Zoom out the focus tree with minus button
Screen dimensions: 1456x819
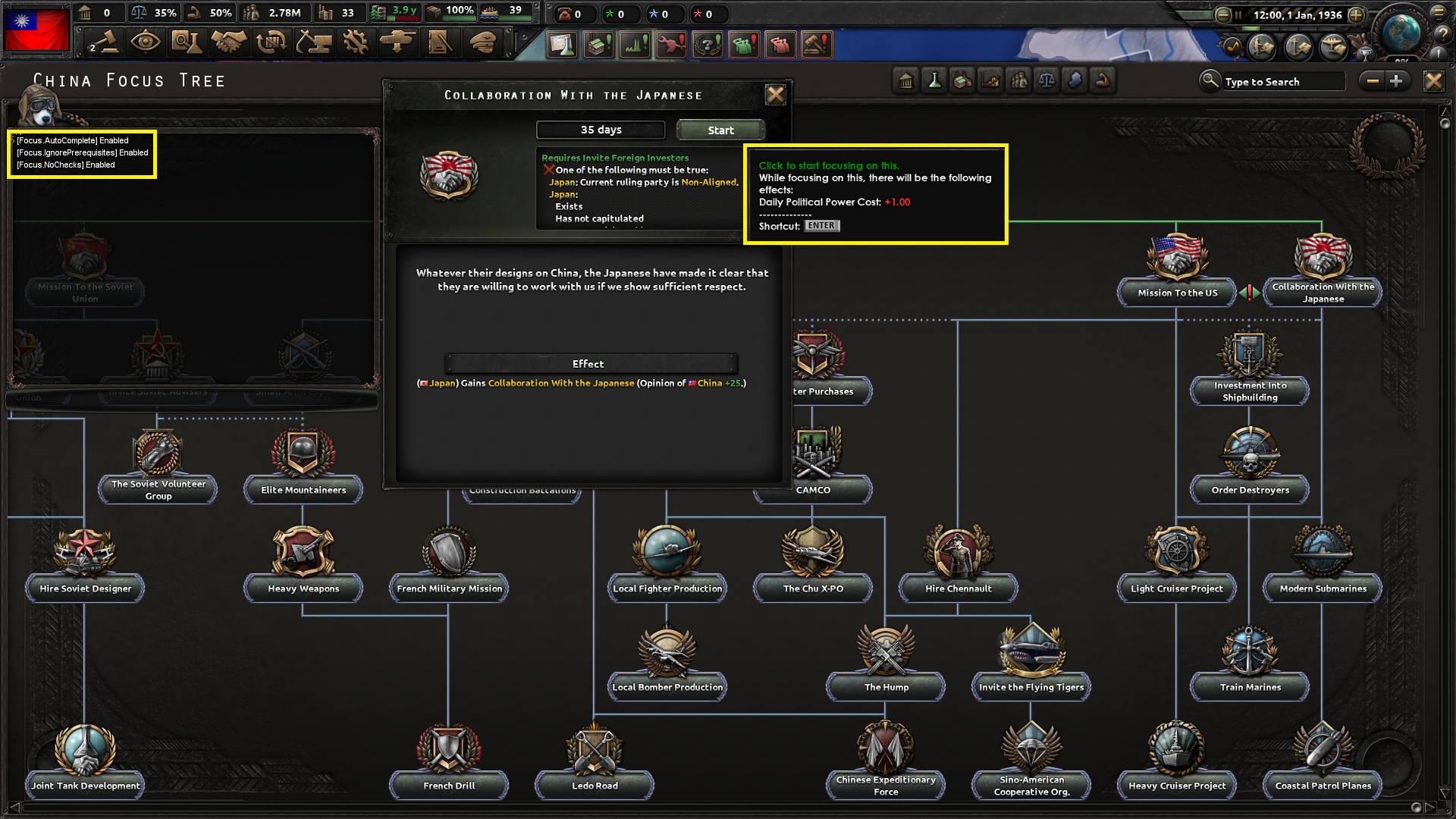[x=1372, y=80]
